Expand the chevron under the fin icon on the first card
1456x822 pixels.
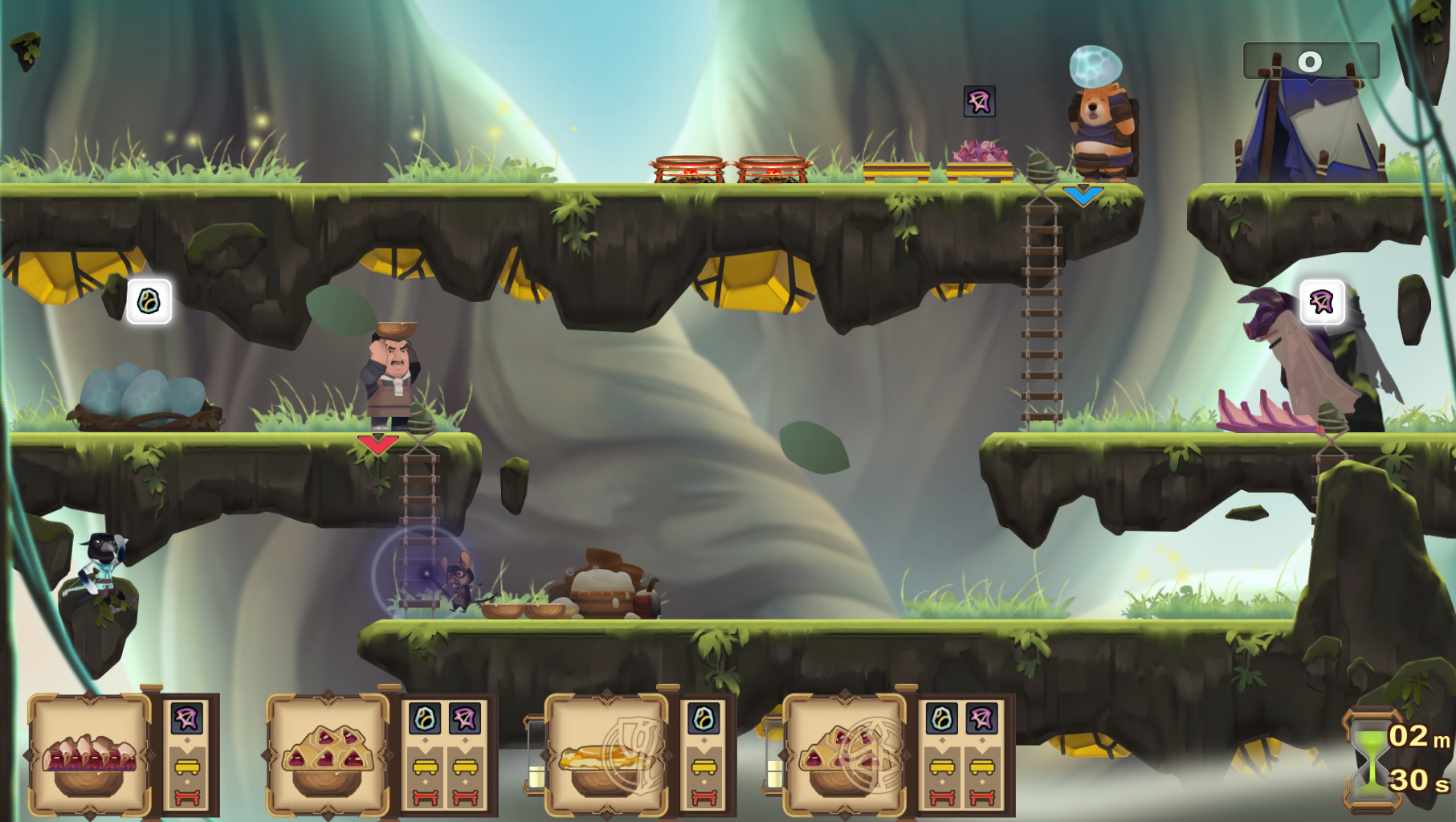[x=187, y=740]
